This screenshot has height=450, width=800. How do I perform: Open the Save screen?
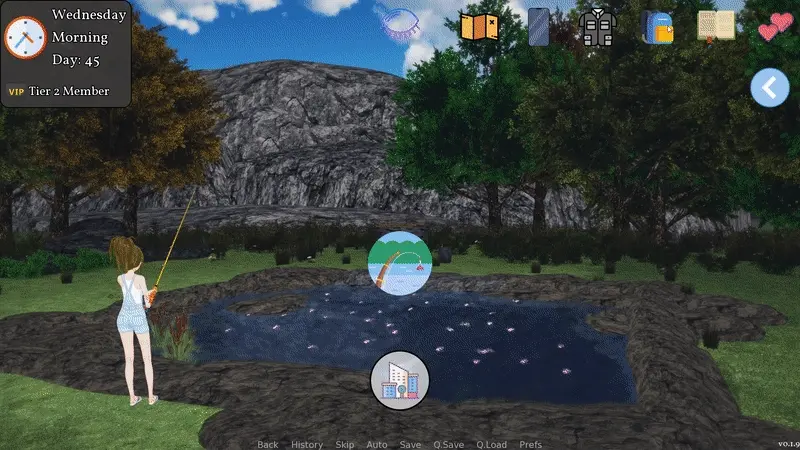(410, 444)
